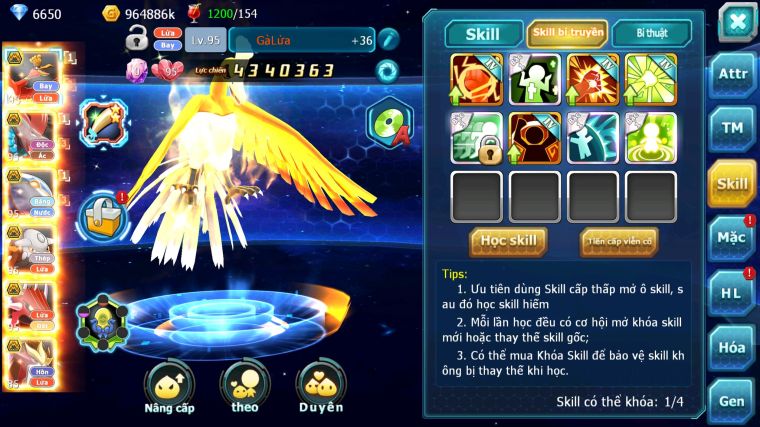
Task: Close the skill panel with the X button
Action: tap(736, 21)
